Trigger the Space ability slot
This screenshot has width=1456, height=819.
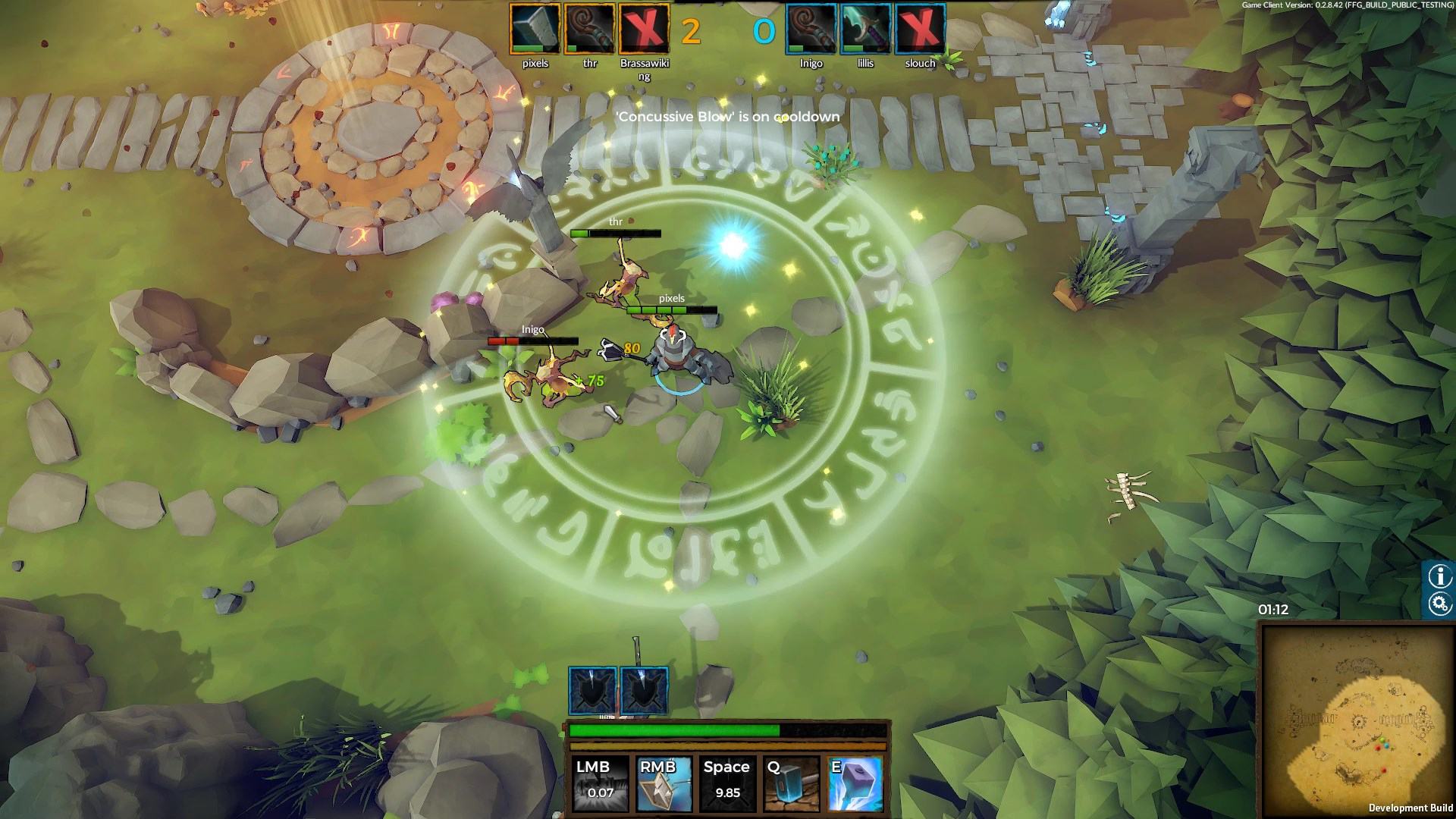[x=727, y=783]
